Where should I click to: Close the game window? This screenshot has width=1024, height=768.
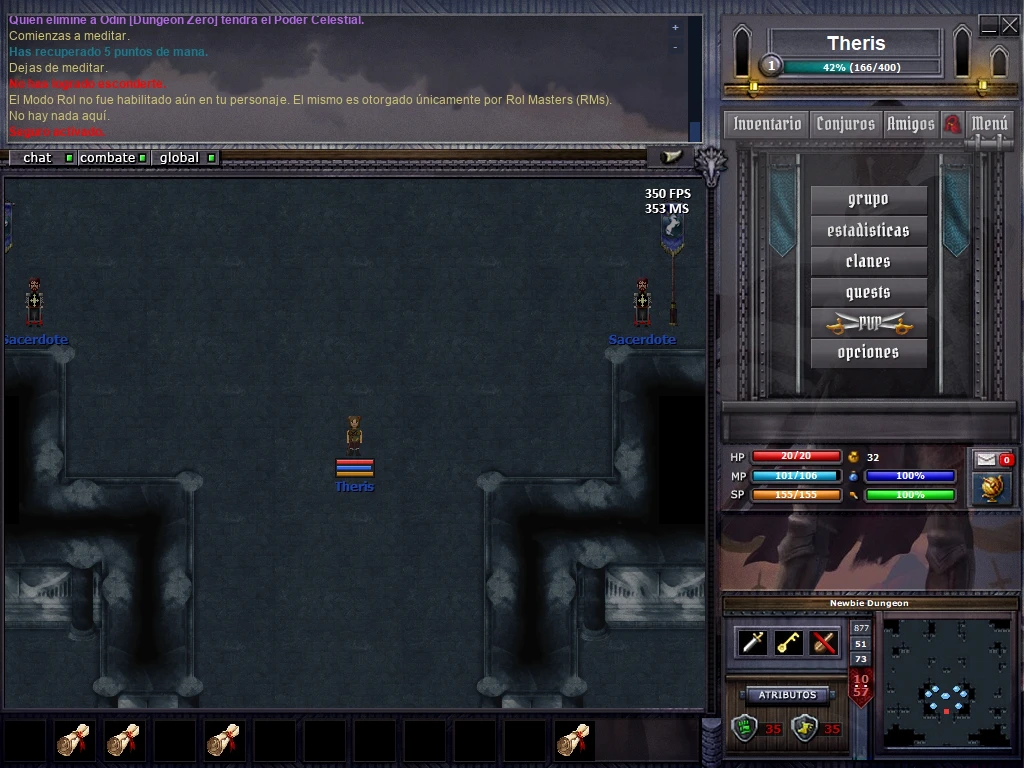tap(1009, 26)
